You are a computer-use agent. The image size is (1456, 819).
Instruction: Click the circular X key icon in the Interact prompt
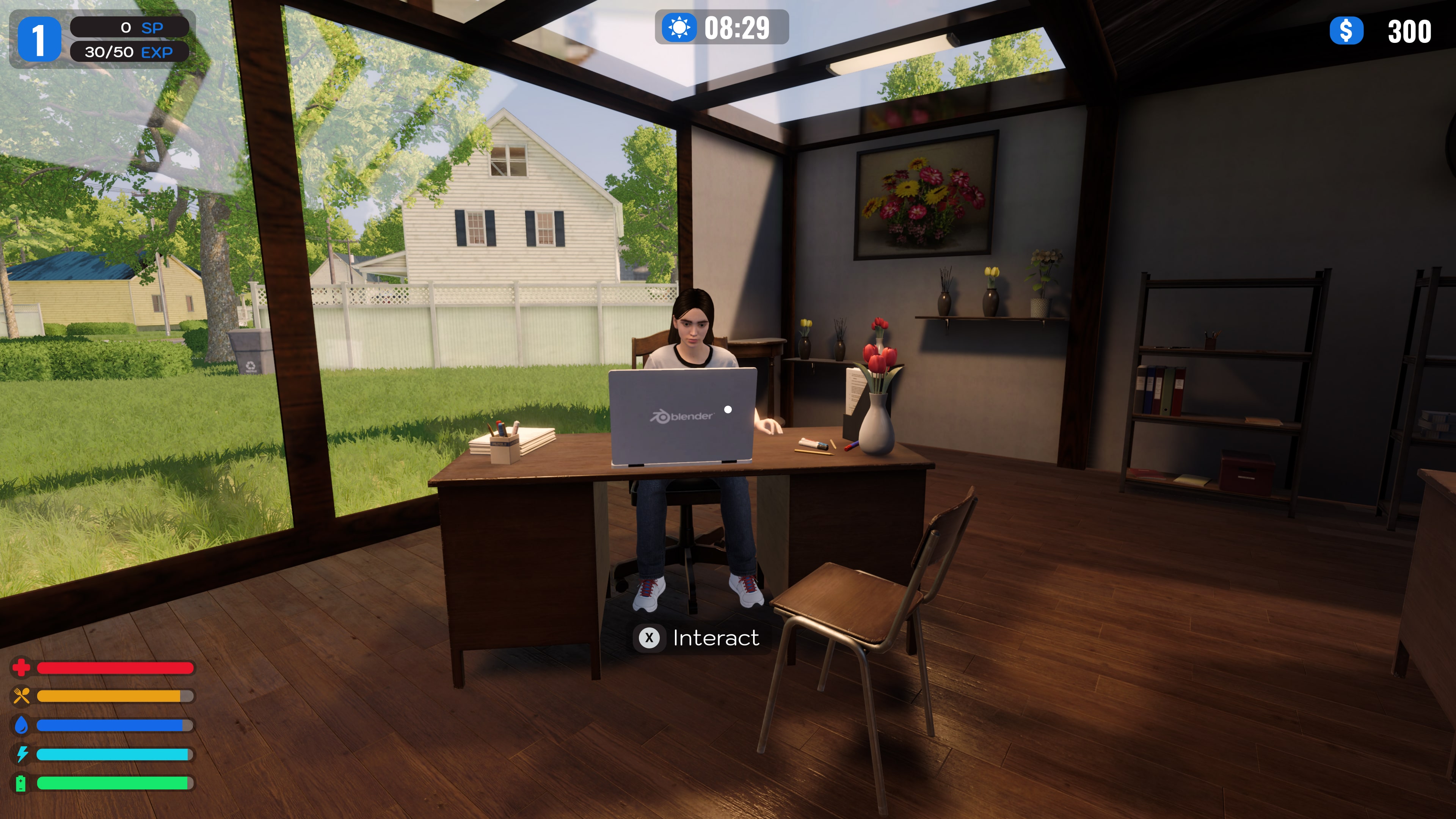651,638
